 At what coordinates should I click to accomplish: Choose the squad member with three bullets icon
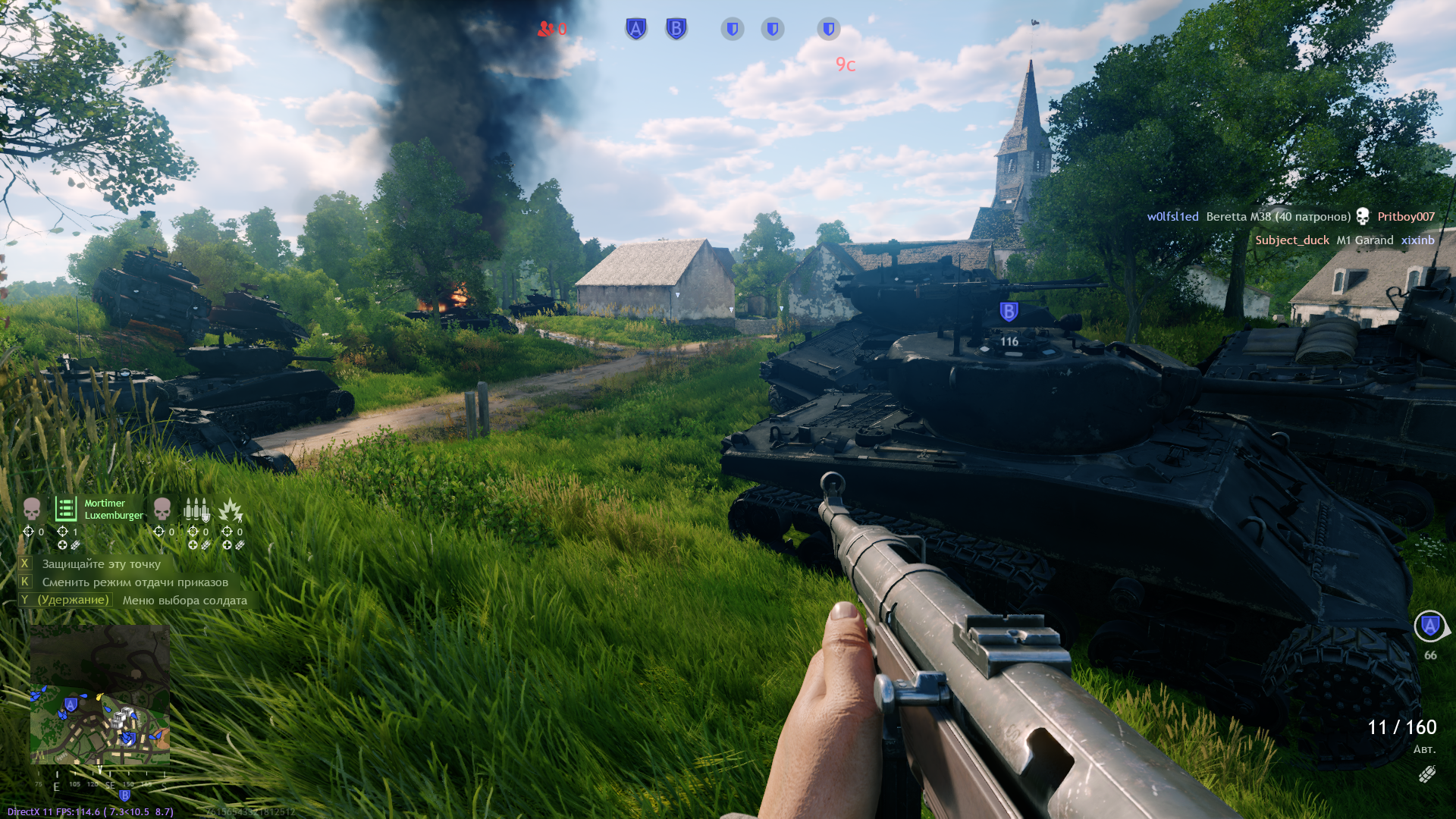tap(196, 509)
